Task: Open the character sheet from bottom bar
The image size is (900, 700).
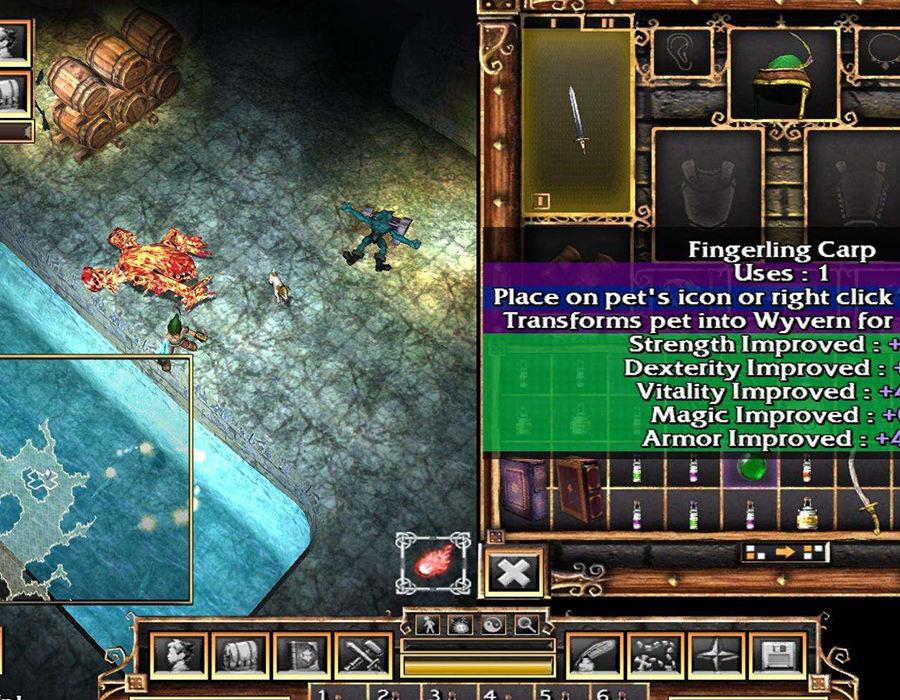Action: tap(180, 656)
